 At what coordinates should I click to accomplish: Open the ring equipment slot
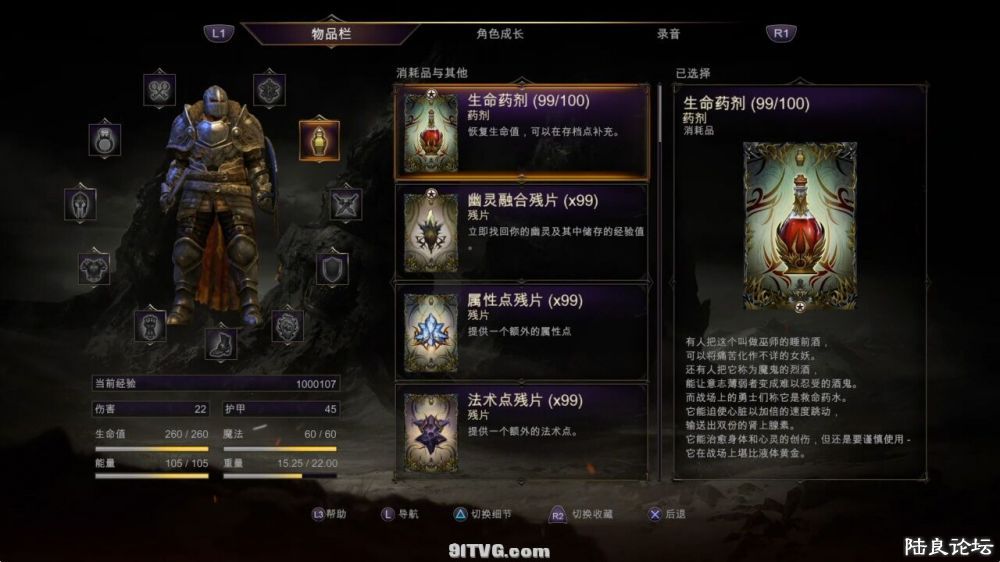105,139
